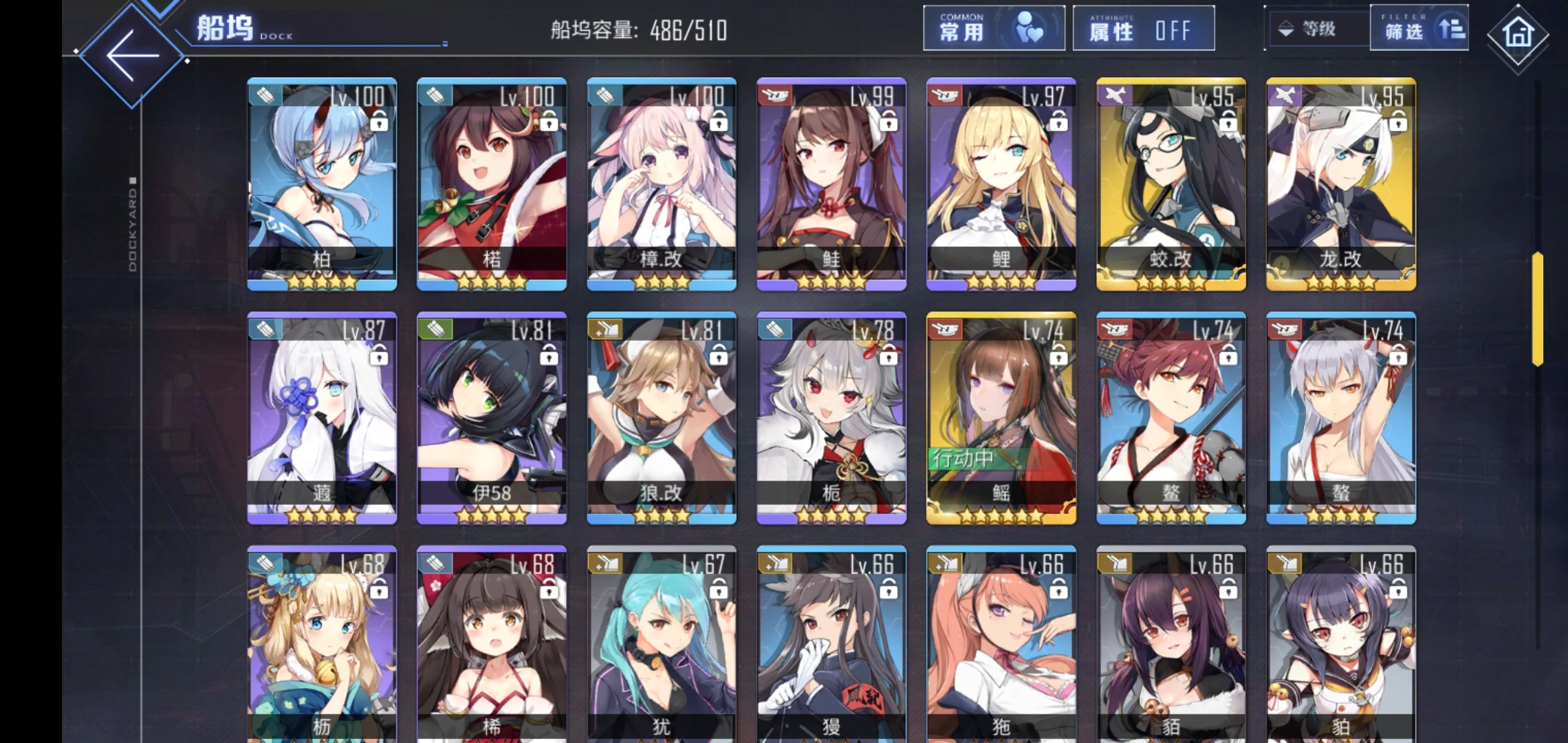Choose the 伊58 submarine card
The height and width of the screenshot is (743, 1568).
[x=492, y=418]
